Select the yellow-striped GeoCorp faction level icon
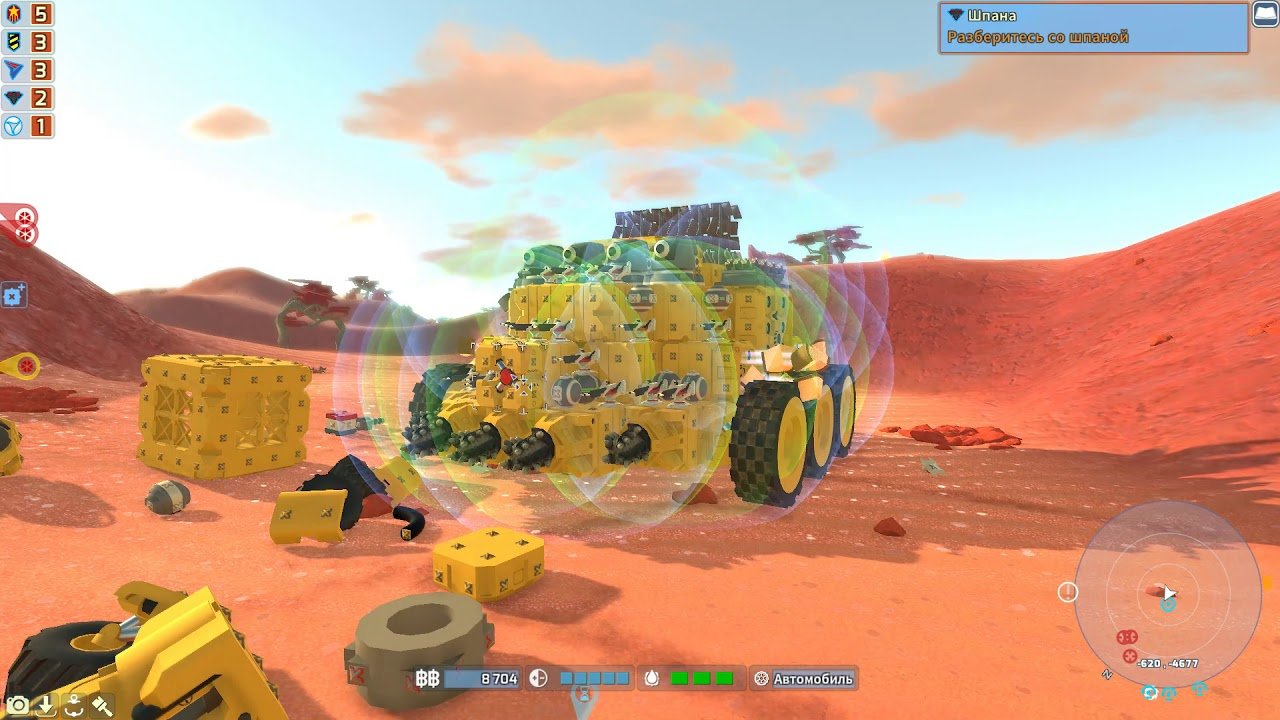 pyautogui.click(x=15, y=42)
